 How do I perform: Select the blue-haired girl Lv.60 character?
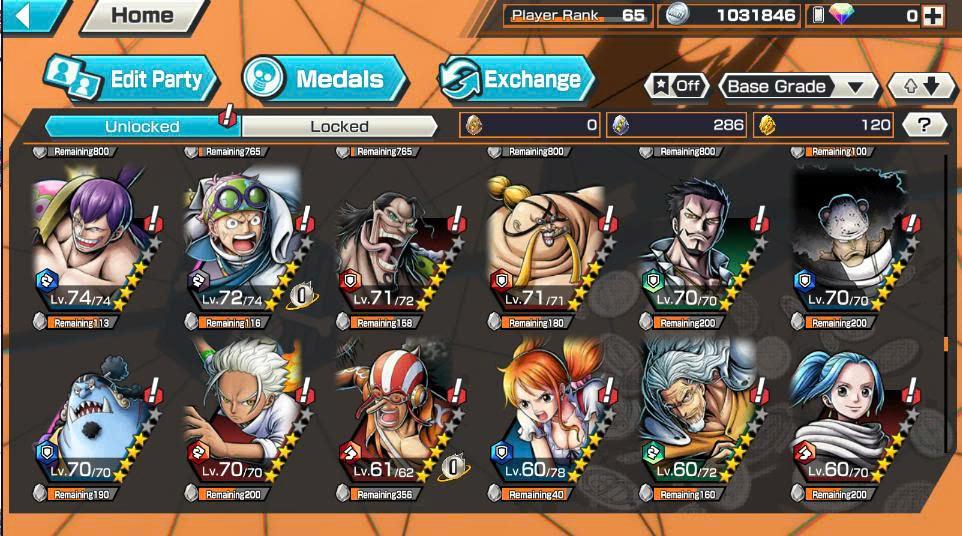tap(850, 415)
